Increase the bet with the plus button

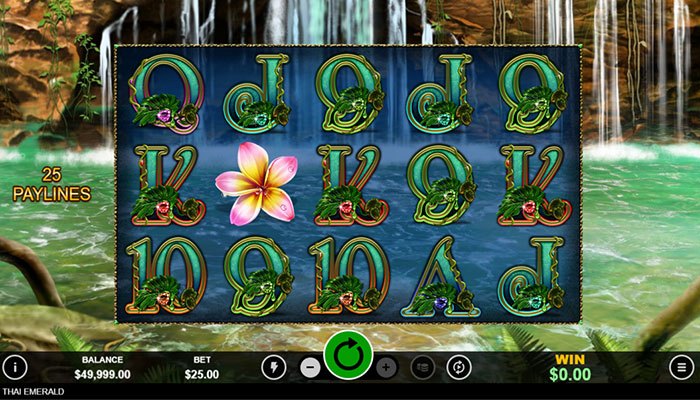point(387,367)
